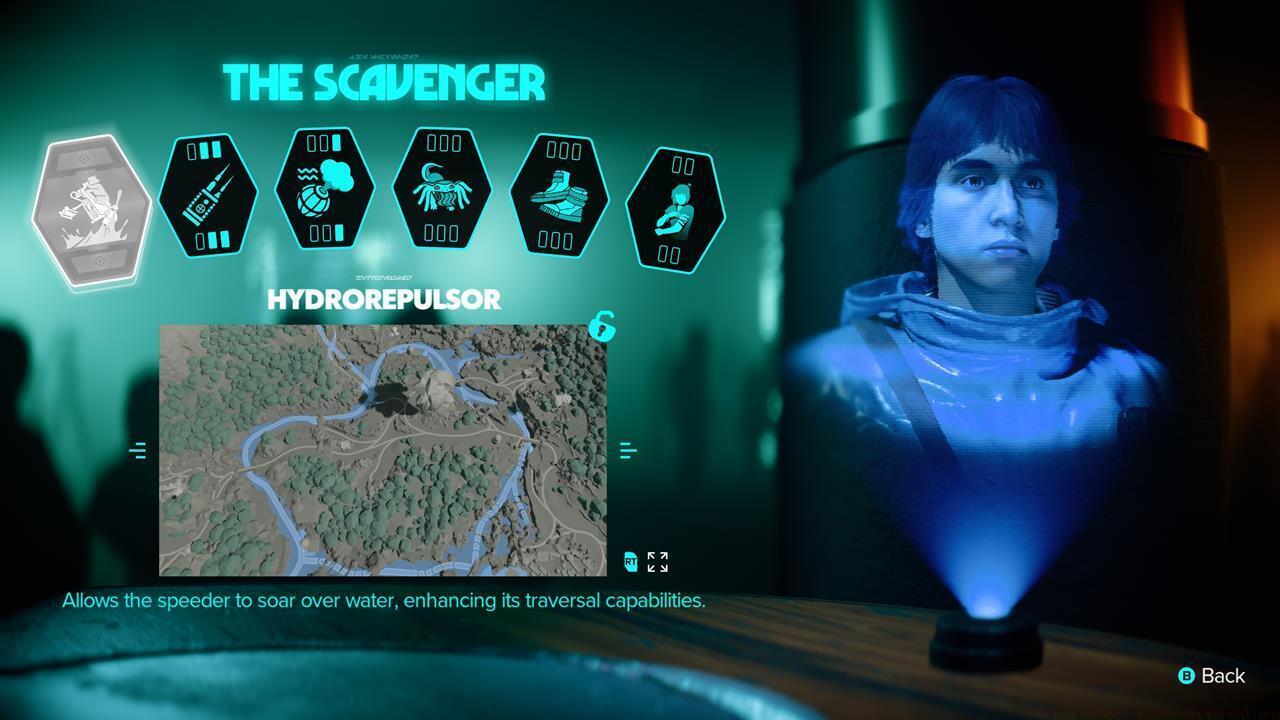This screenshot has width=1280, height=720.
Task: Open the Hydrorepulsor map preview
Action: pyautogui.click(x=383, y=450)
